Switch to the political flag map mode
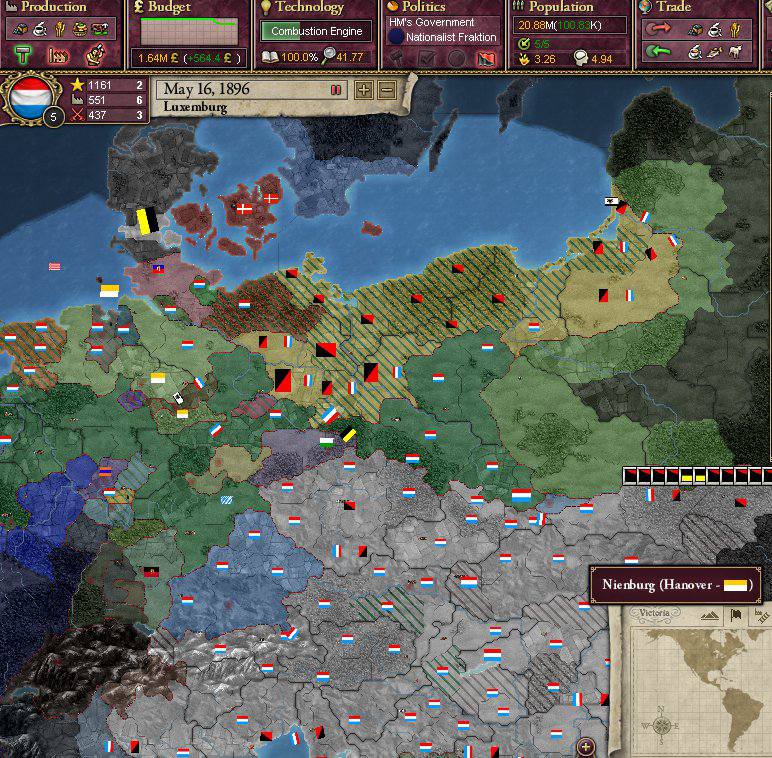The image size is (772, 758). pyautogui.click(x=735, y=614)
